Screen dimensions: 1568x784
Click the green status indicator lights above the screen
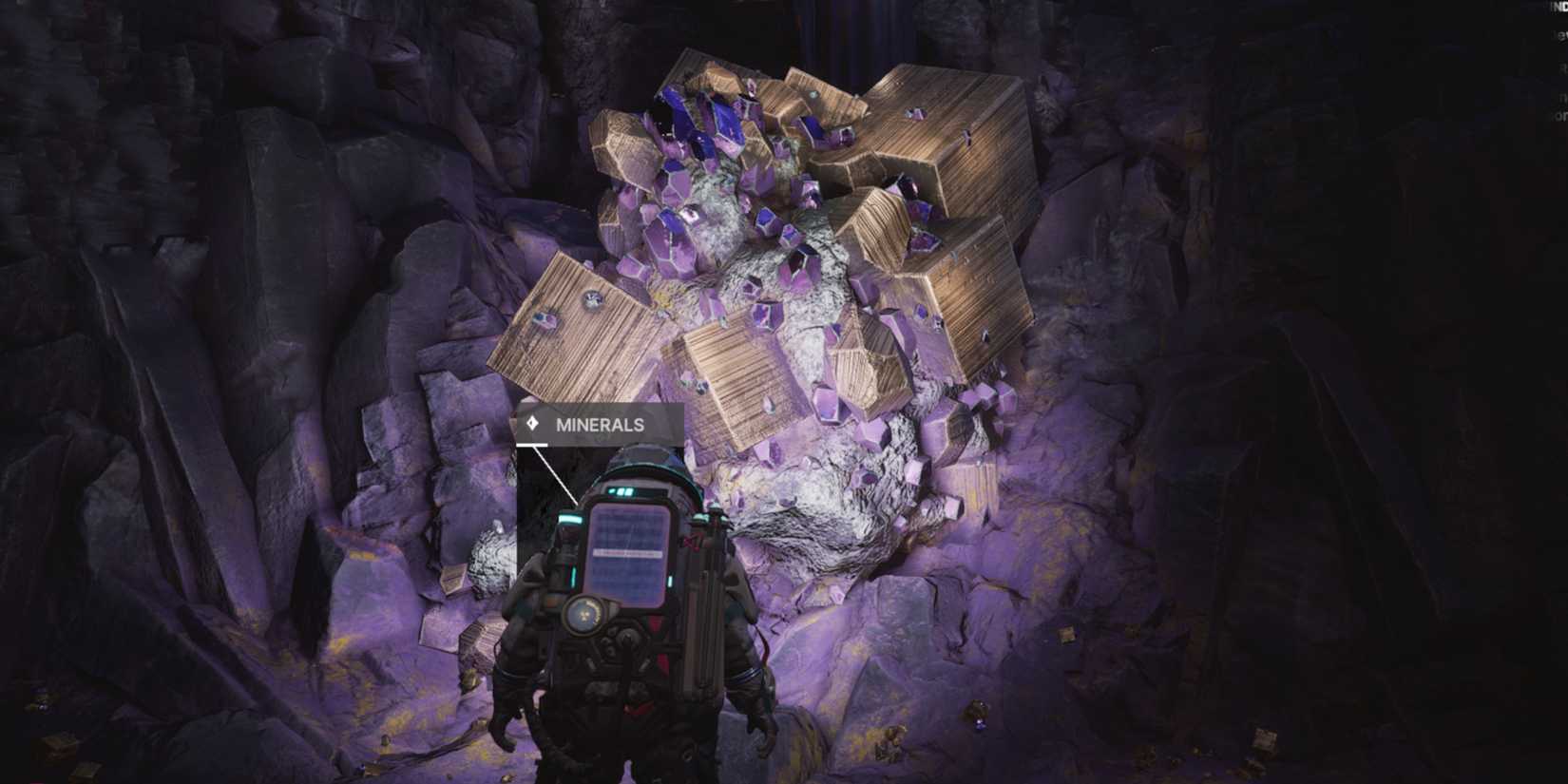pyautogui.click(x=622, y=490)
